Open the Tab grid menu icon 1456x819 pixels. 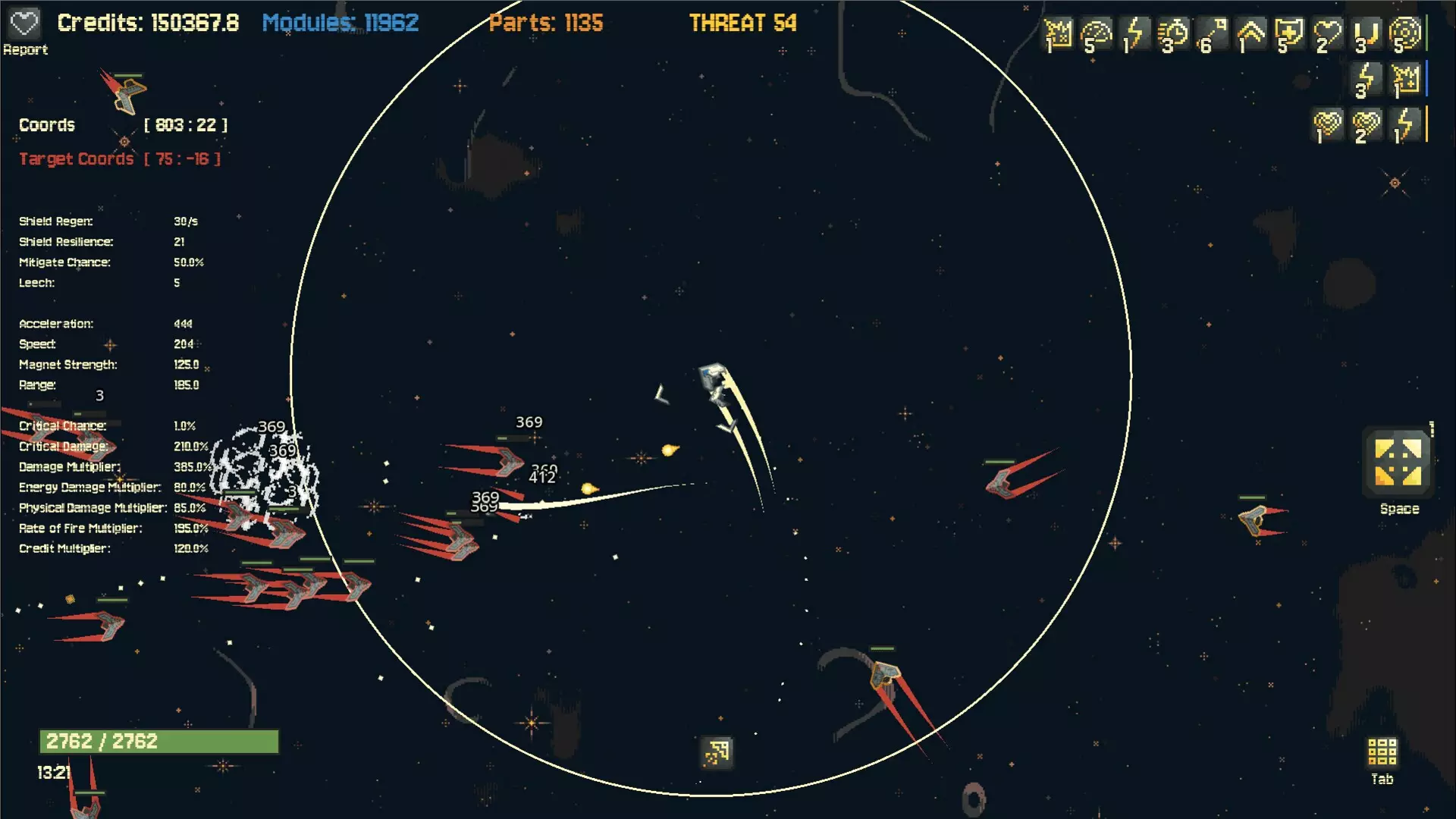(x=1382, y=752)
